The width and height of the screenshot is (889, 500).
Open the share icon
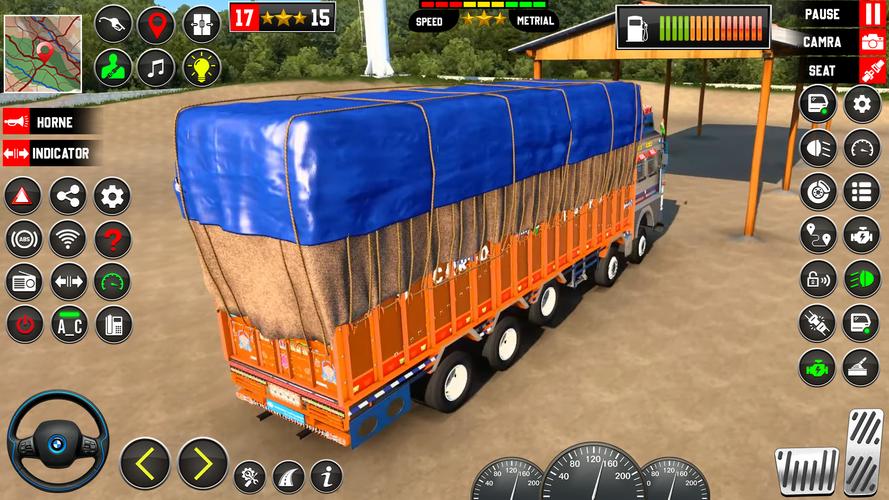68,196
